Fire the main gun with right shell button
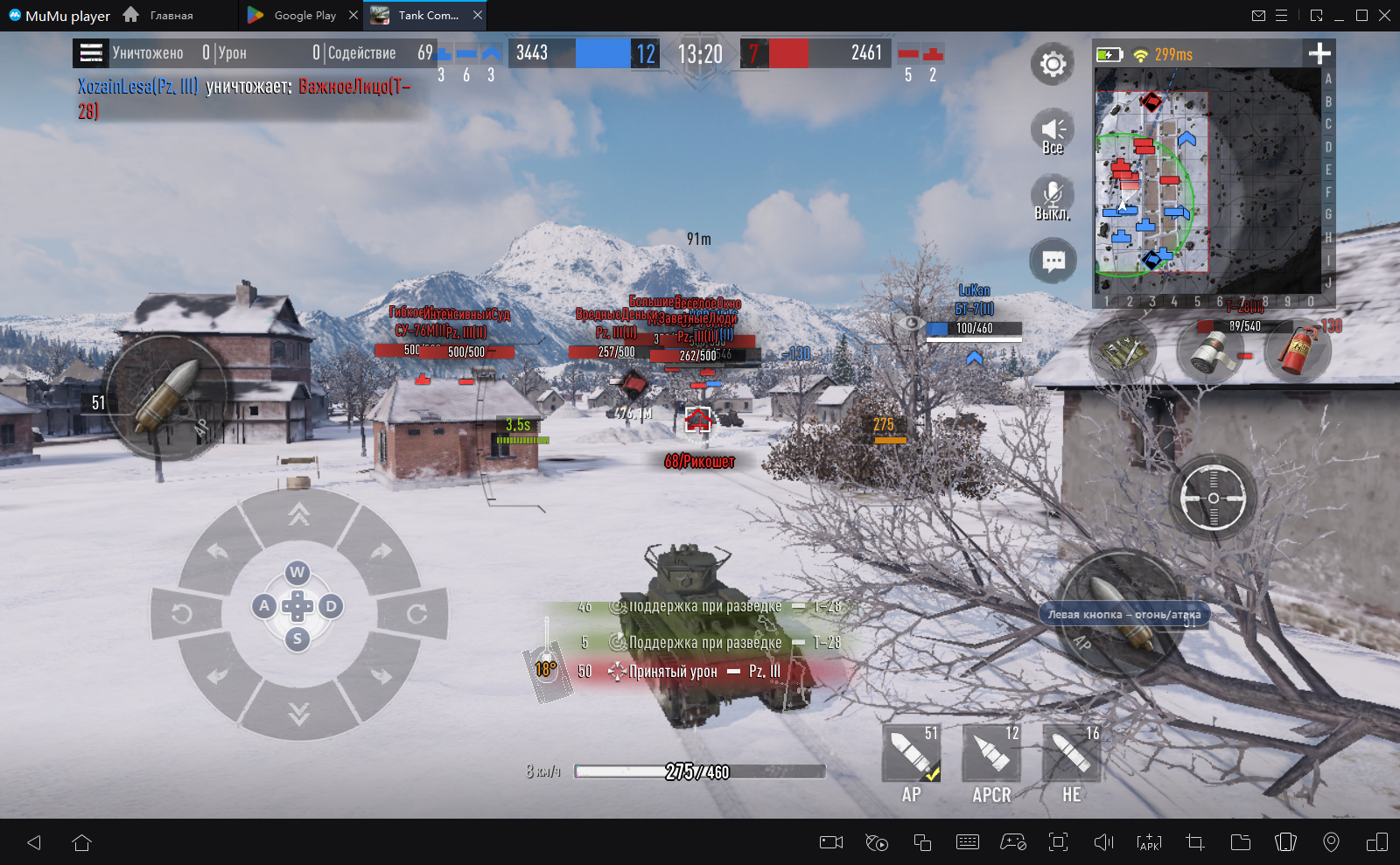The height and width of the screenshot is (865, 1400). click(1123, 612)
